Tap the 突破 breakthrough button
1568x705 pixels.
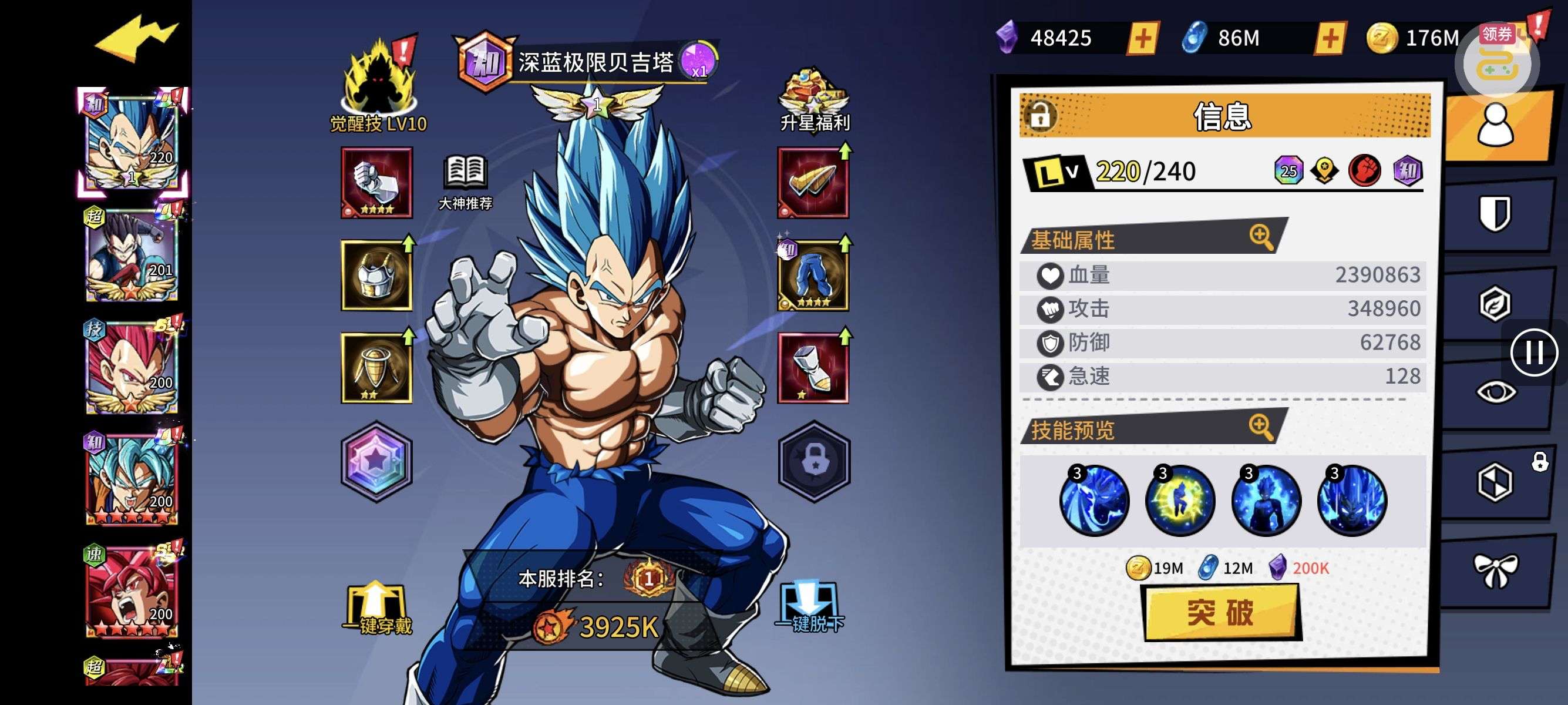click(x=1220, y=612)
